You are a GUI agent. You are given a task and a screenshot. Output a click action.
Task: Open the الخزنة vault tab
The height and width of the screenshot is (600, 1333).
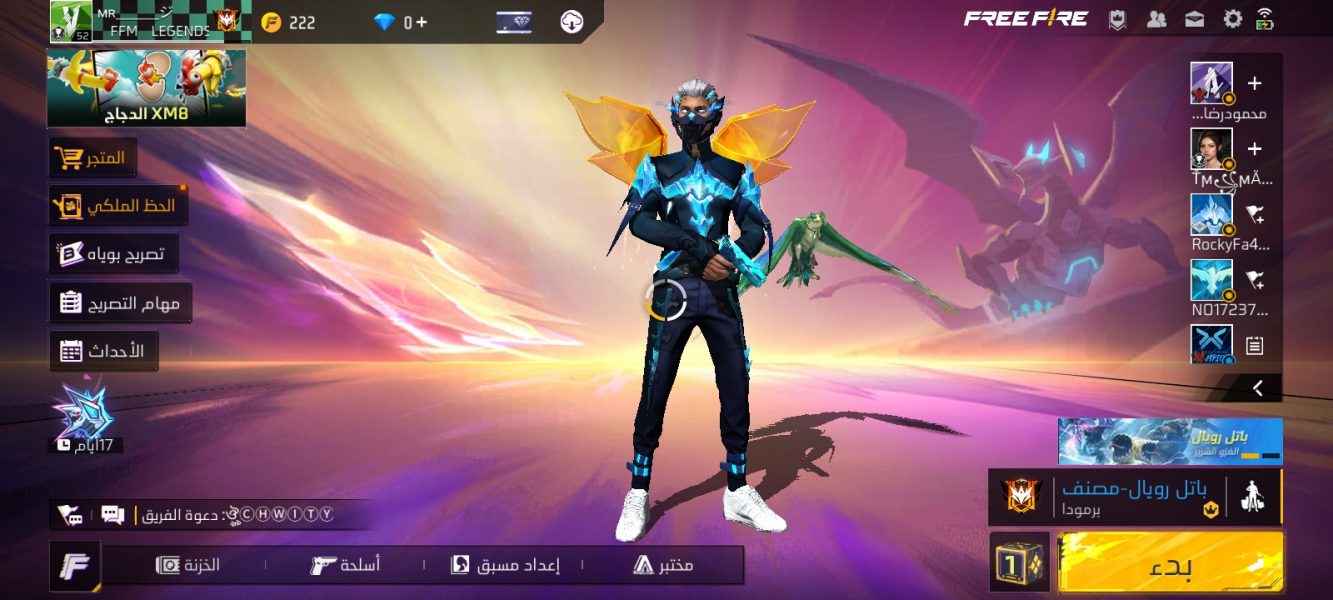click(188, 565)
